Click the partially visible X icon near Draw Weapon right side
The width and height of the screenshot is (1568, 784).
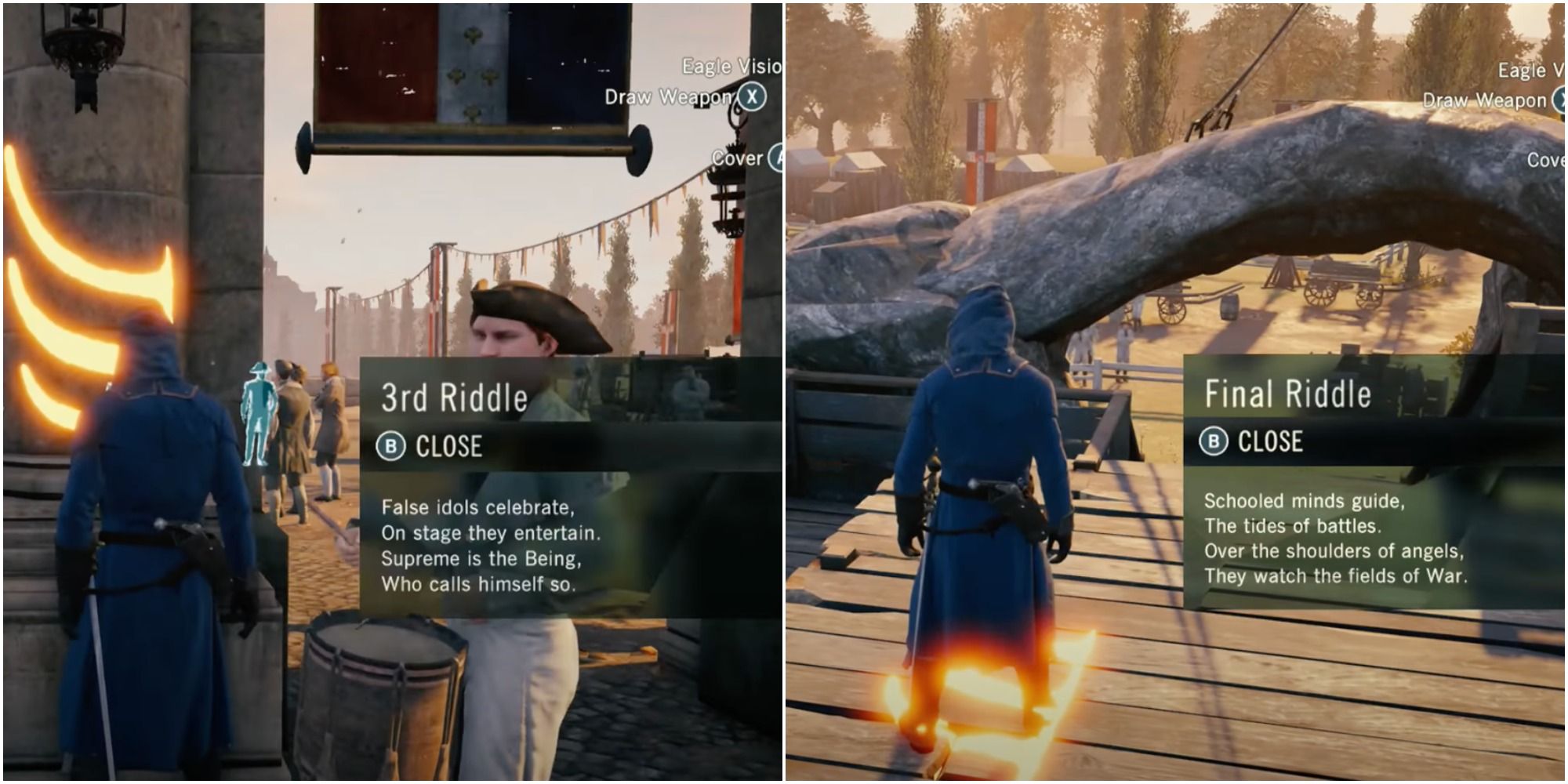pos(1560,101)
